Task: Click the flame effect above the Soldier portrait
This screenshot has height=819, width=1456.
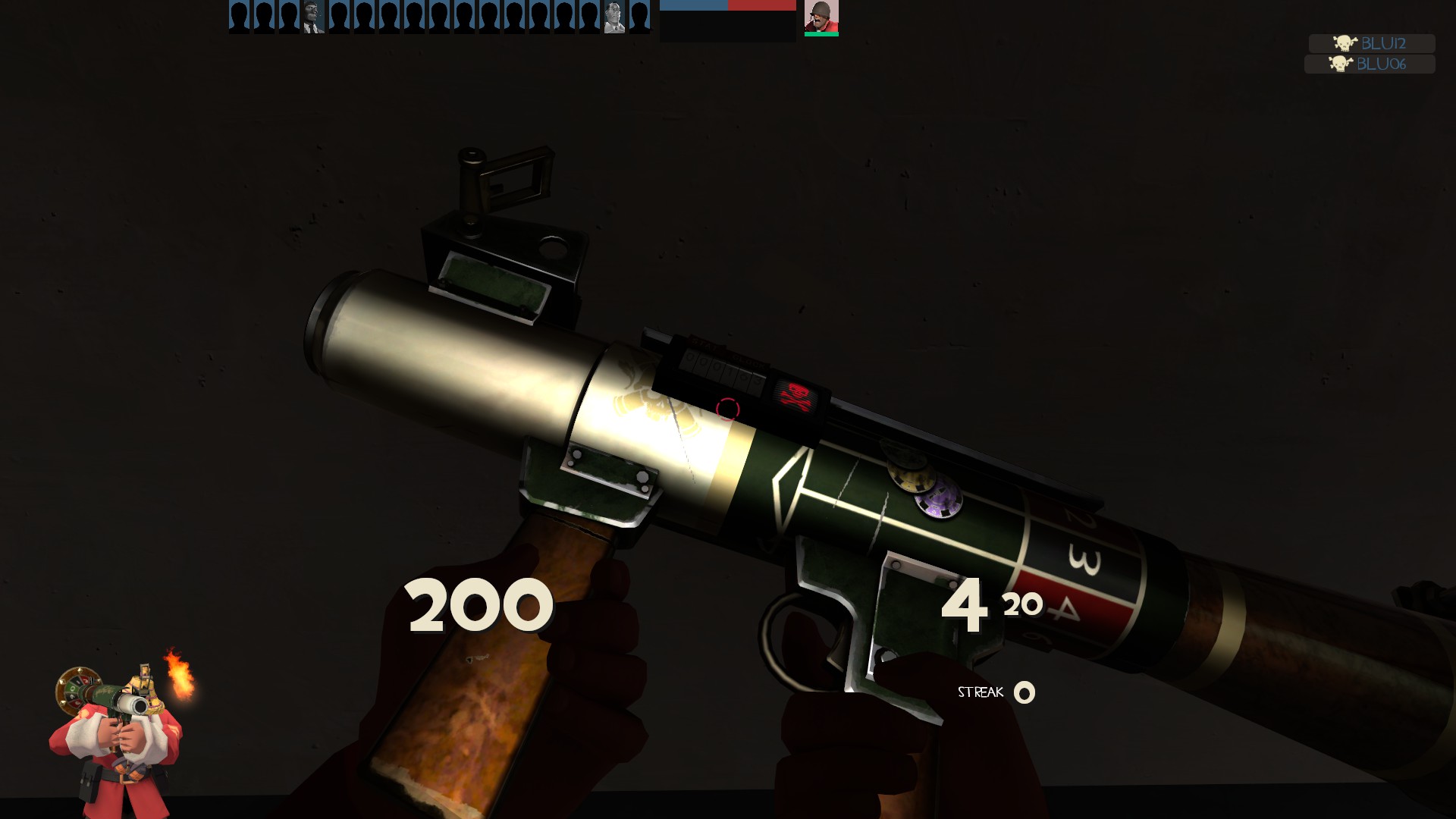Action: click(x=178, y=673)
